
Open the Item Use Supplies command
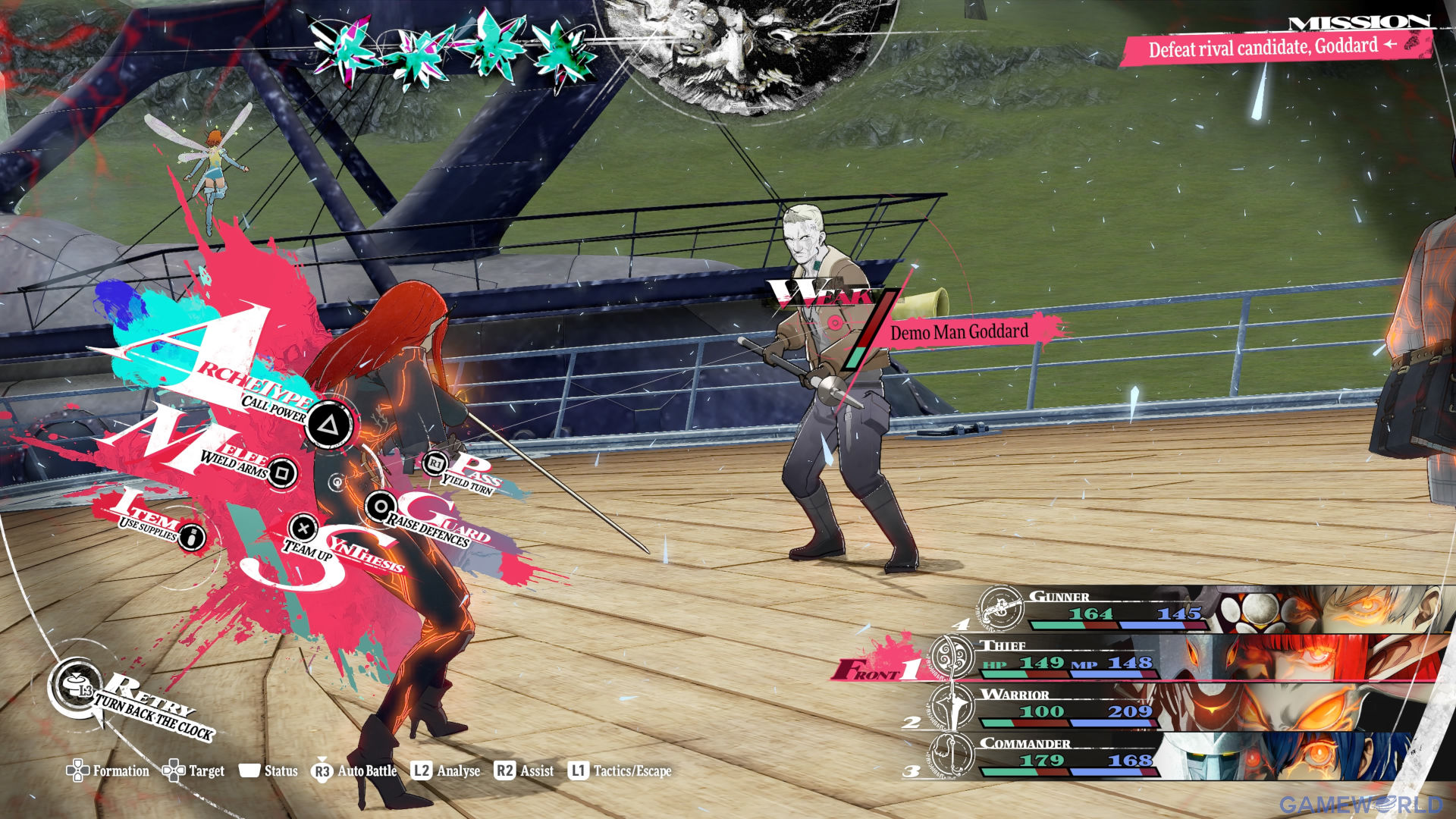pyautogui.click(x=193, y=537)
